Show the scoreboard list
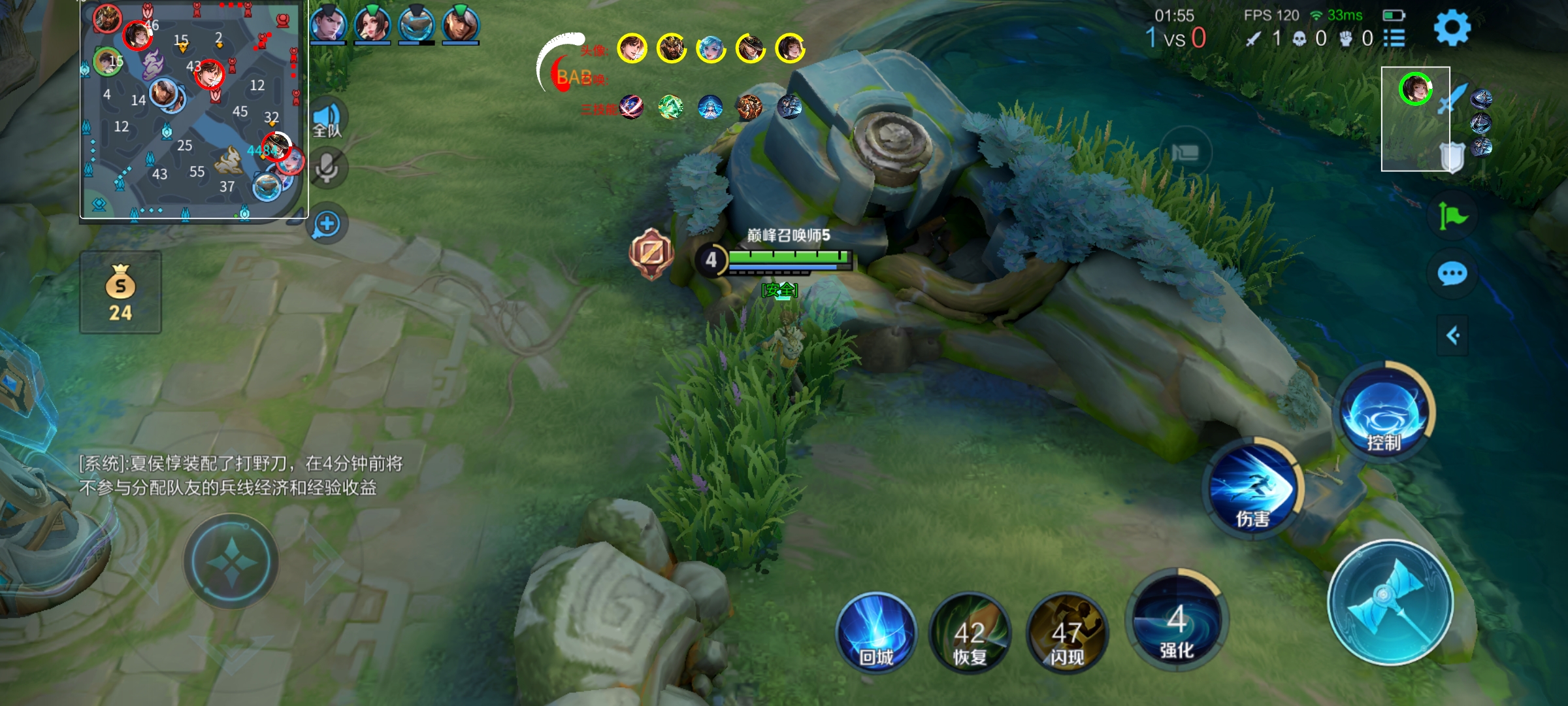This screenshot has height=706, width=1568. [1394, 39]
